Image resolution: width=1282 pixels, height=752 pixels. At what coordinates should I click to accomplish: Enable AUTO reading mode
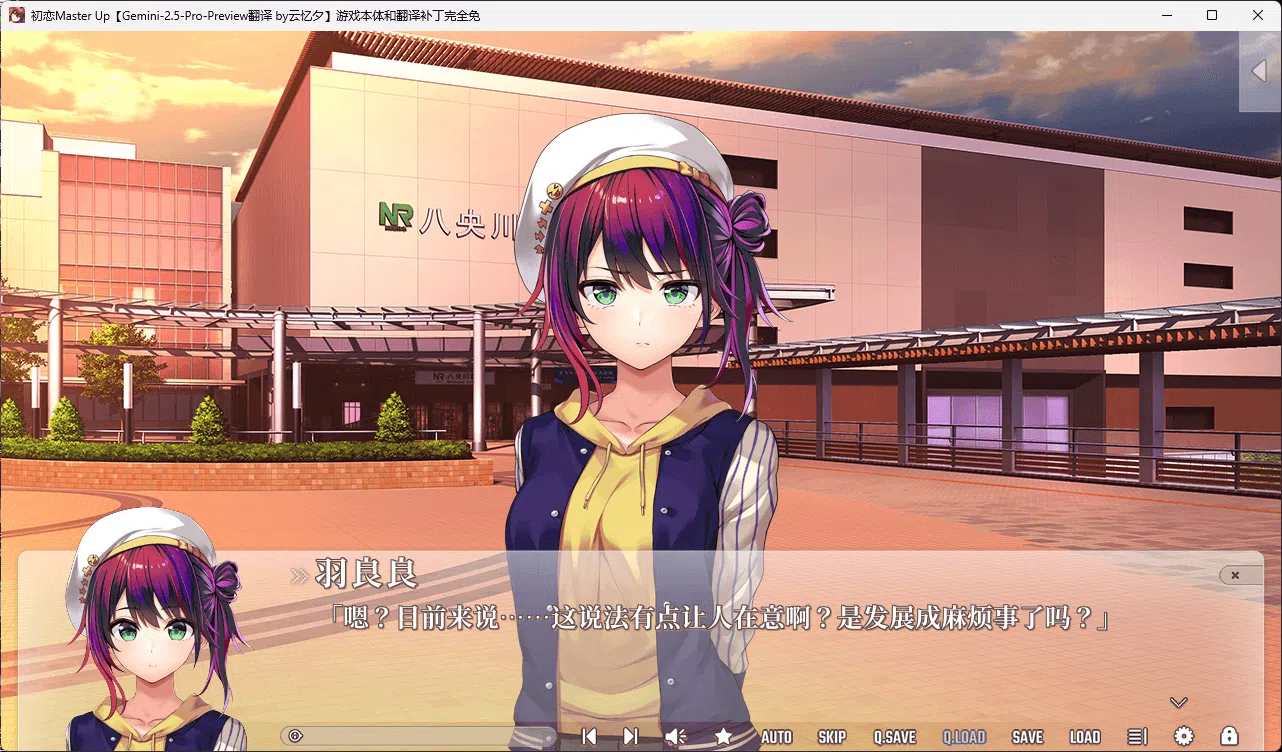[x=777, y=736]
